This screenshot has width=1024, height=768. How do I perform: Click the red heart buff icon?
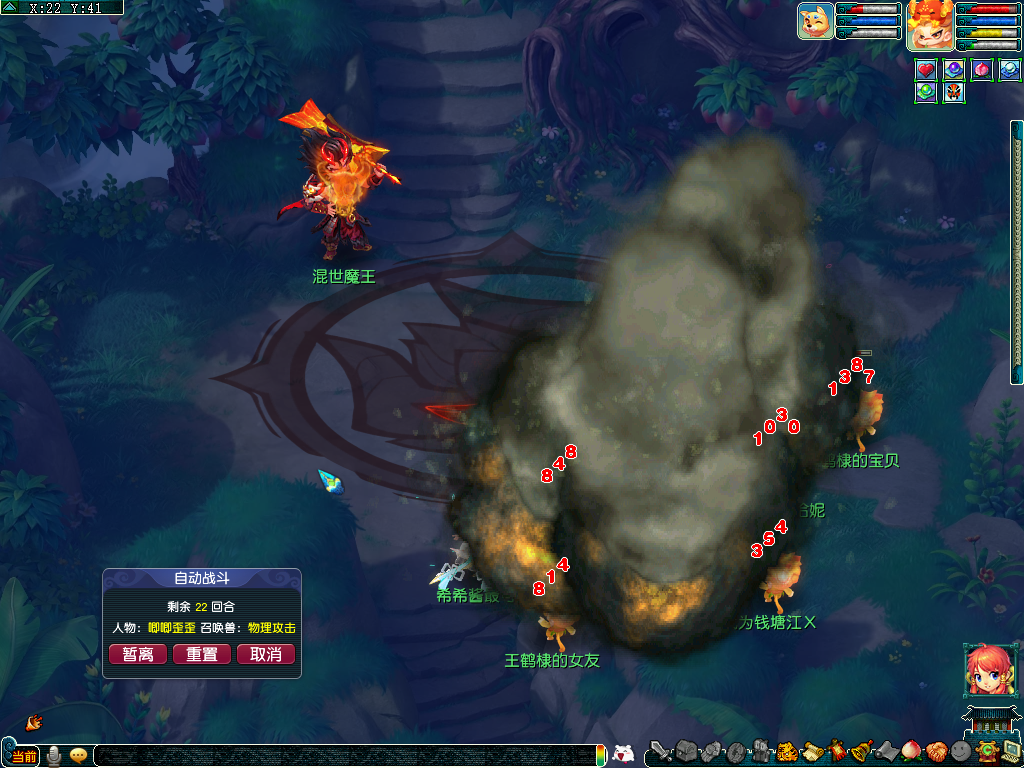[926, 70]
